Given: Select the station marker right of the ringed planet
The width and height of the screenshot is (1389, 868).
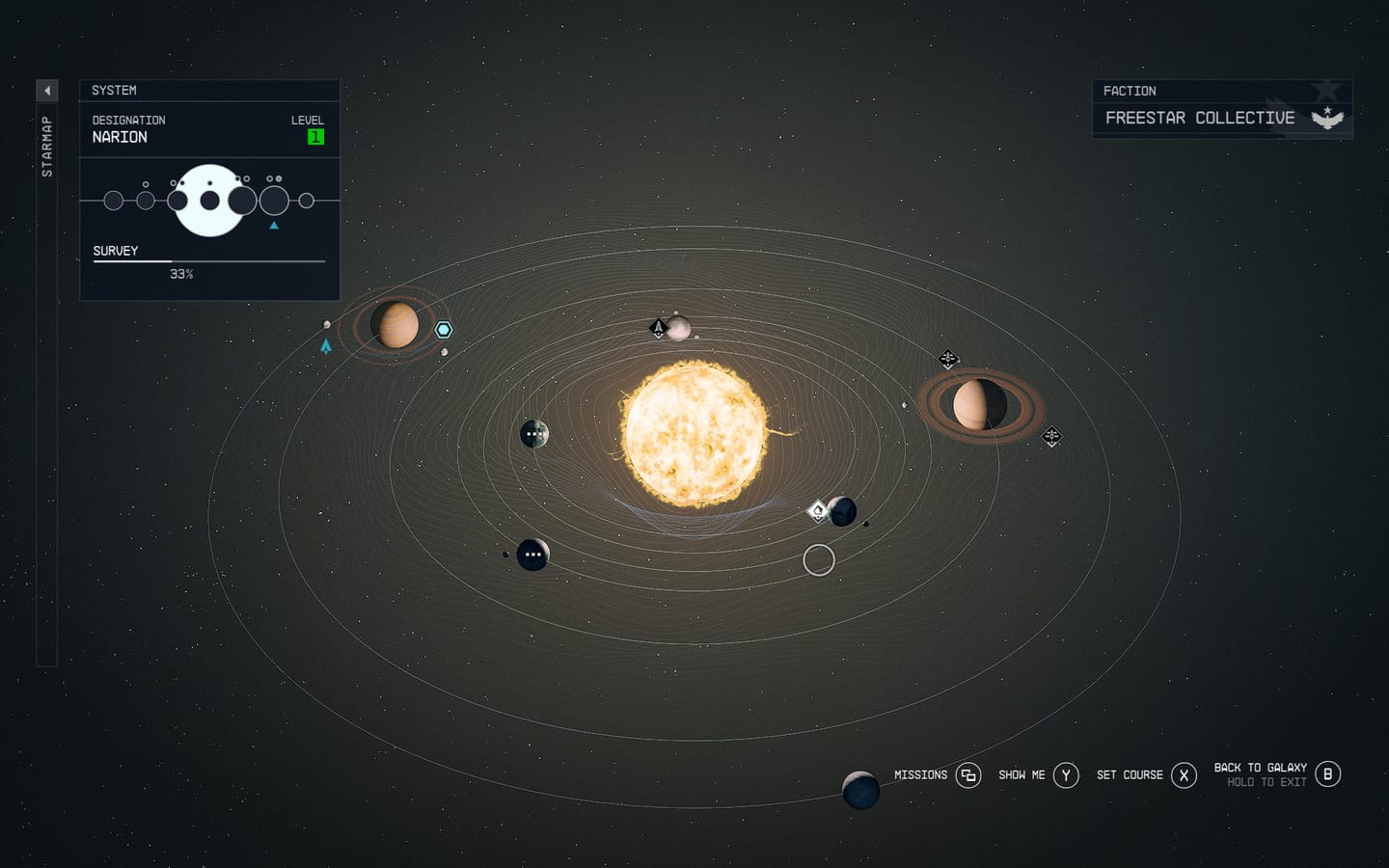Looking at the screenshot, I should 1050,436.
